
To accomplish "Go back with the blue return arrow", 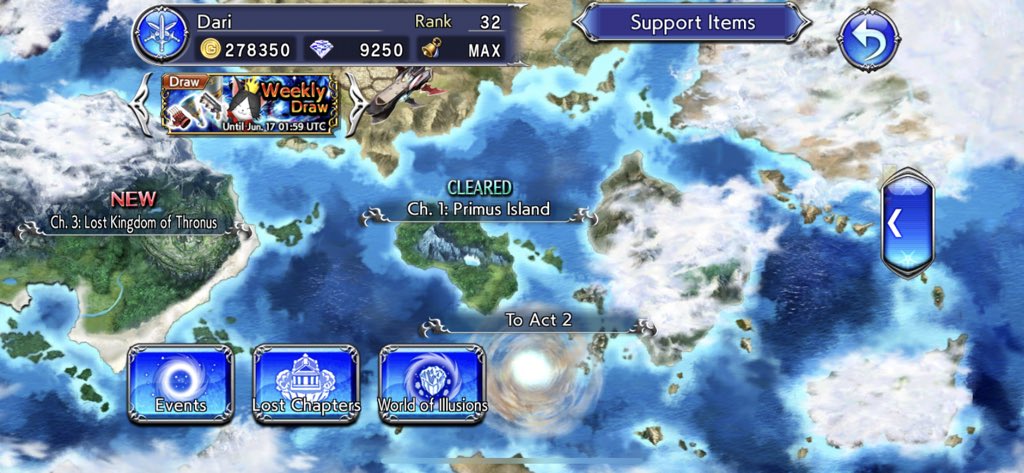I will (868, 39).
